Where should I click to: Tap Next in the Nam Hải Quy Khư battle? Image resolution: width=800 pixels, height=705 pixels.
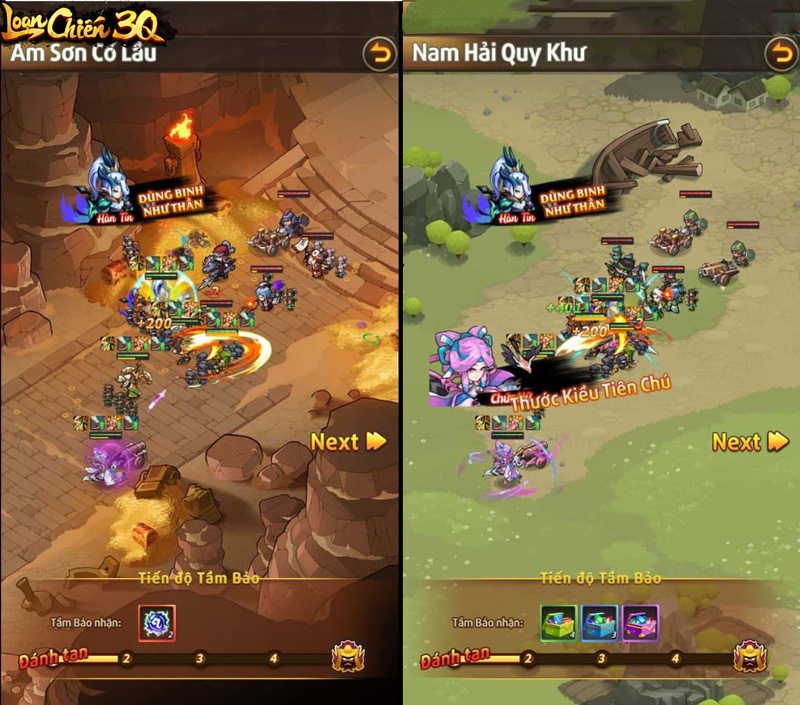pos(750,441)
